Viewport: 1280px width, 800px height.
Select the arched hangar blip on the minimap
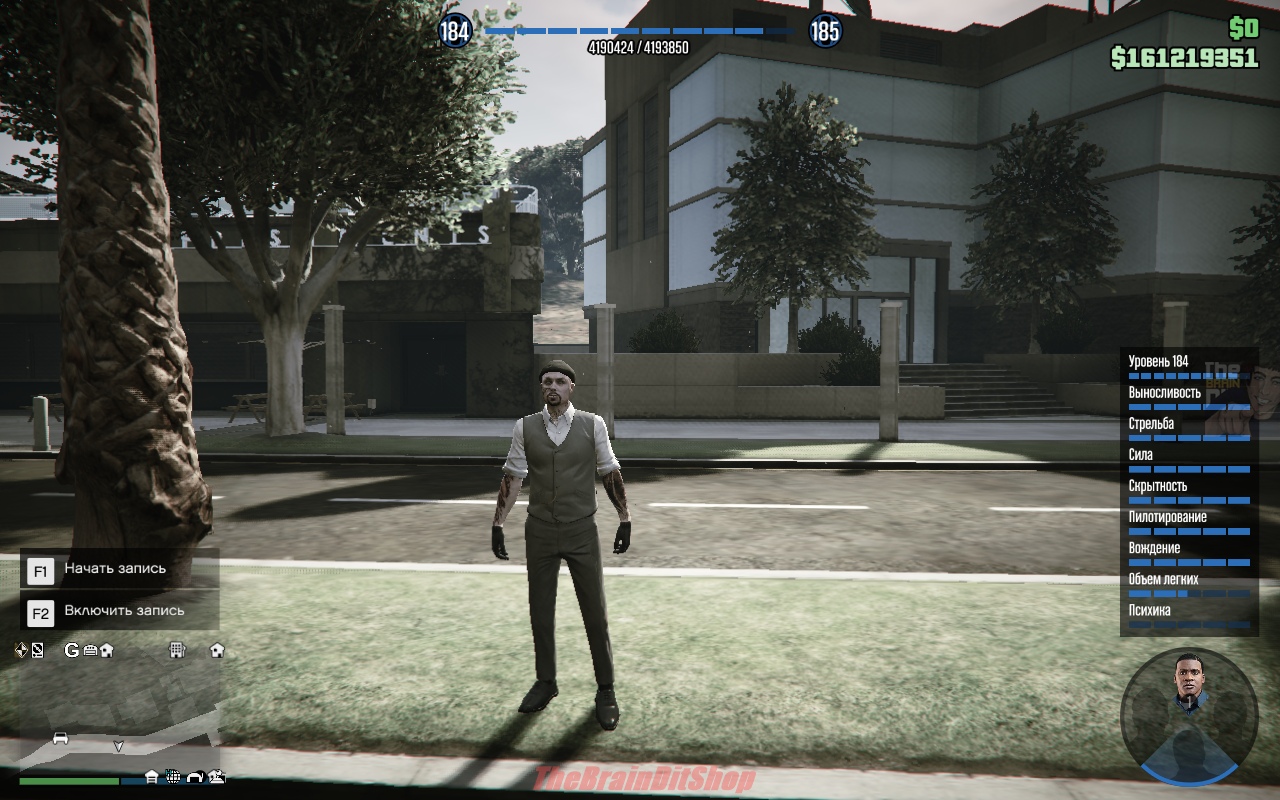tap(195, 776)
